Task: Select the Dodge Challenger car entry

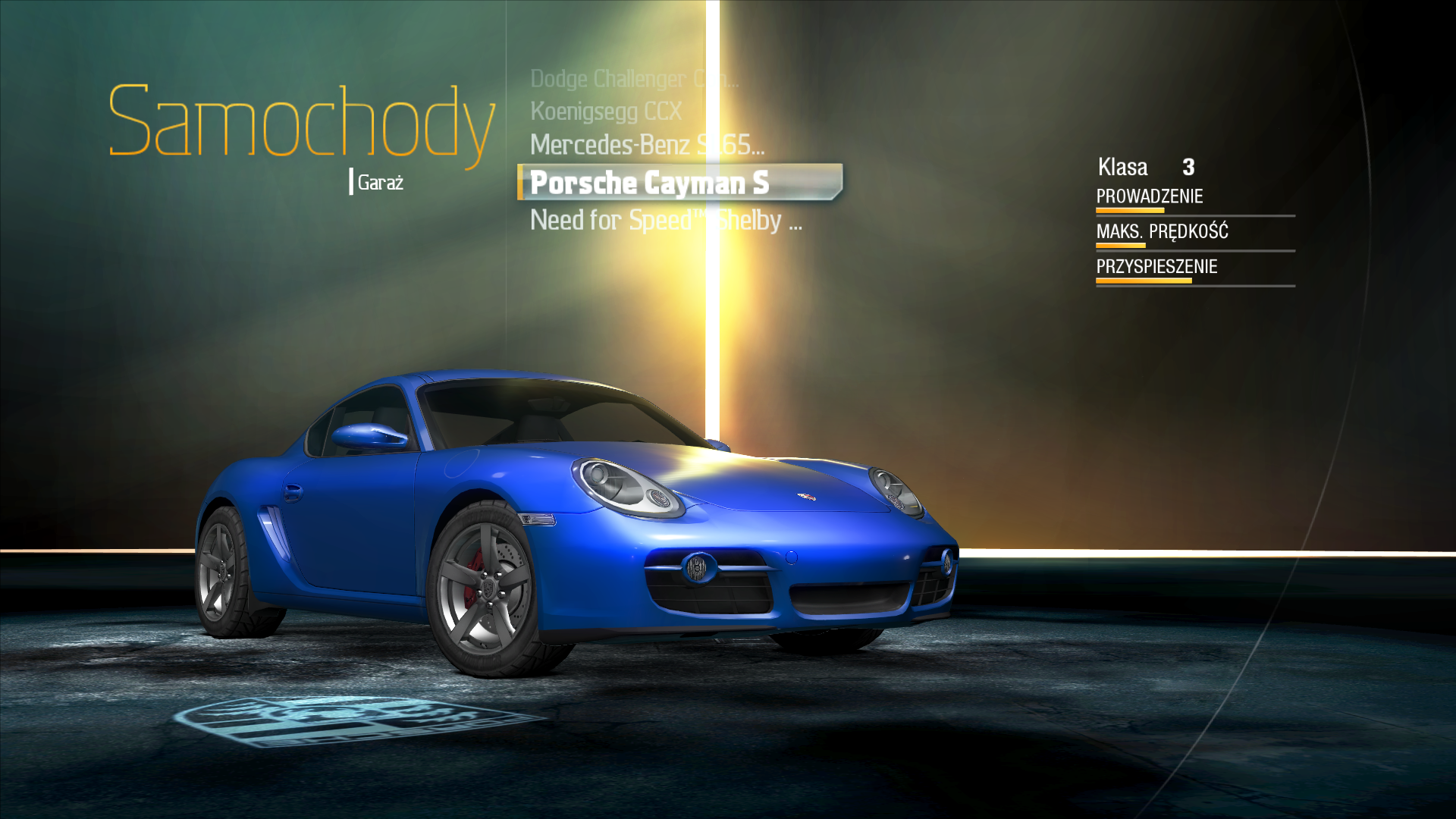Action: [x=633, y=79]
